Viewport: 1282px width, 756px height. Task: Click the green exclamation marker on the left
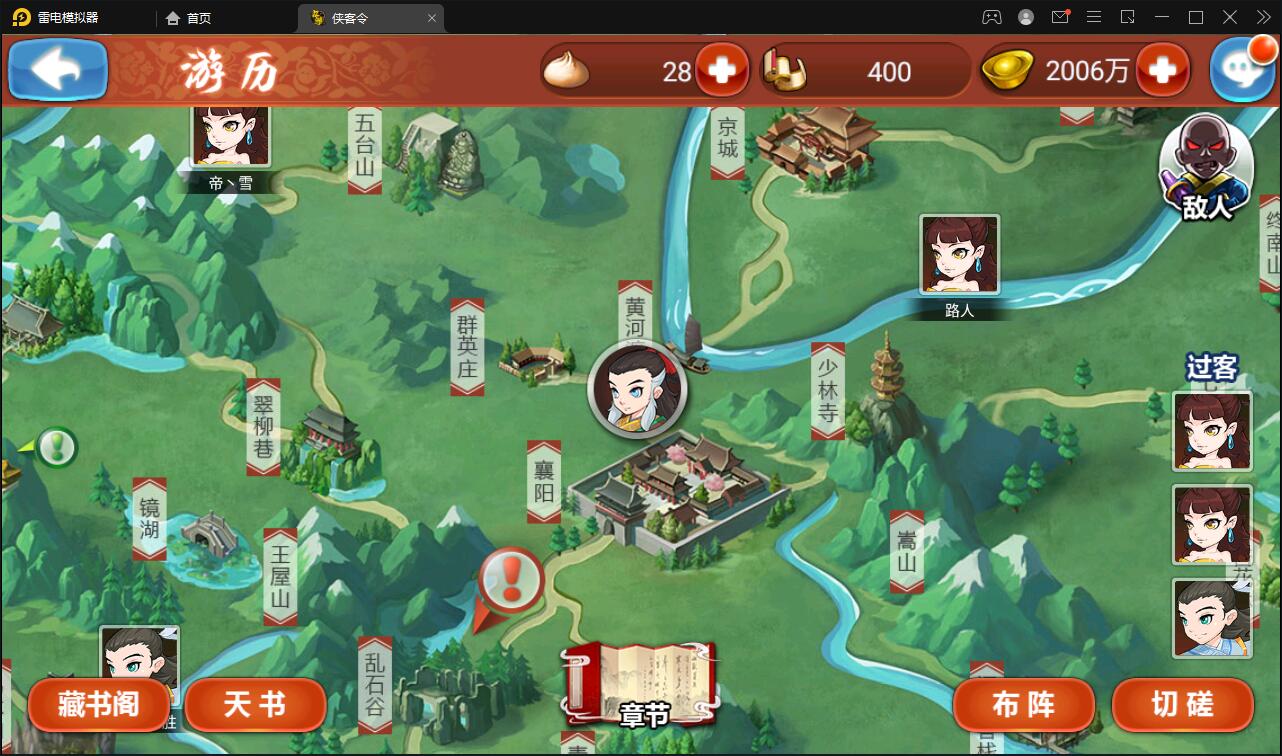(x=57, y=447)
